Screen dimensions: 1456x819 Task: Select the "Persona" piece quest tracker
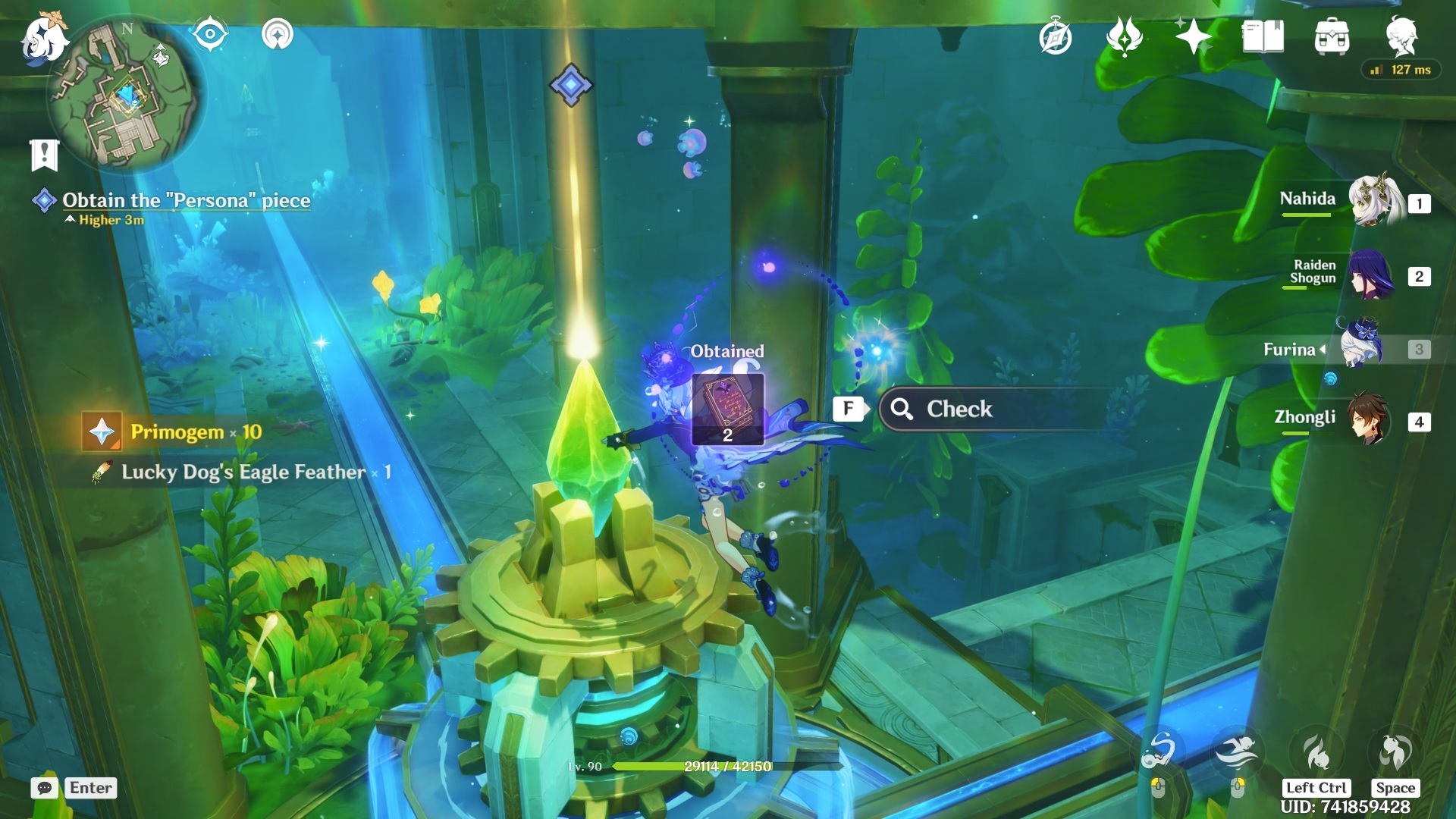click(x=186, y=200)
